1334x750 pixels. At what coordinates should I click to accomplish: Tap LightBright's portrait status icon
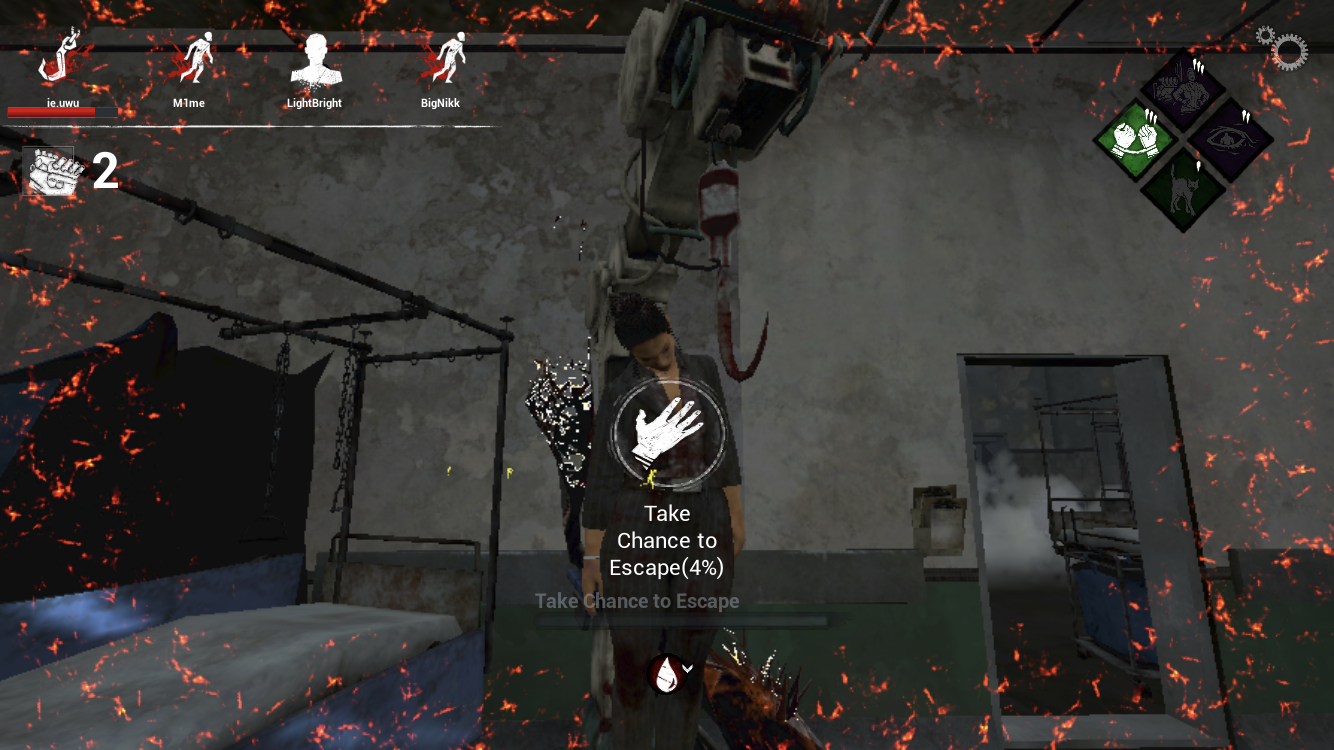click(x=316, y=60)
